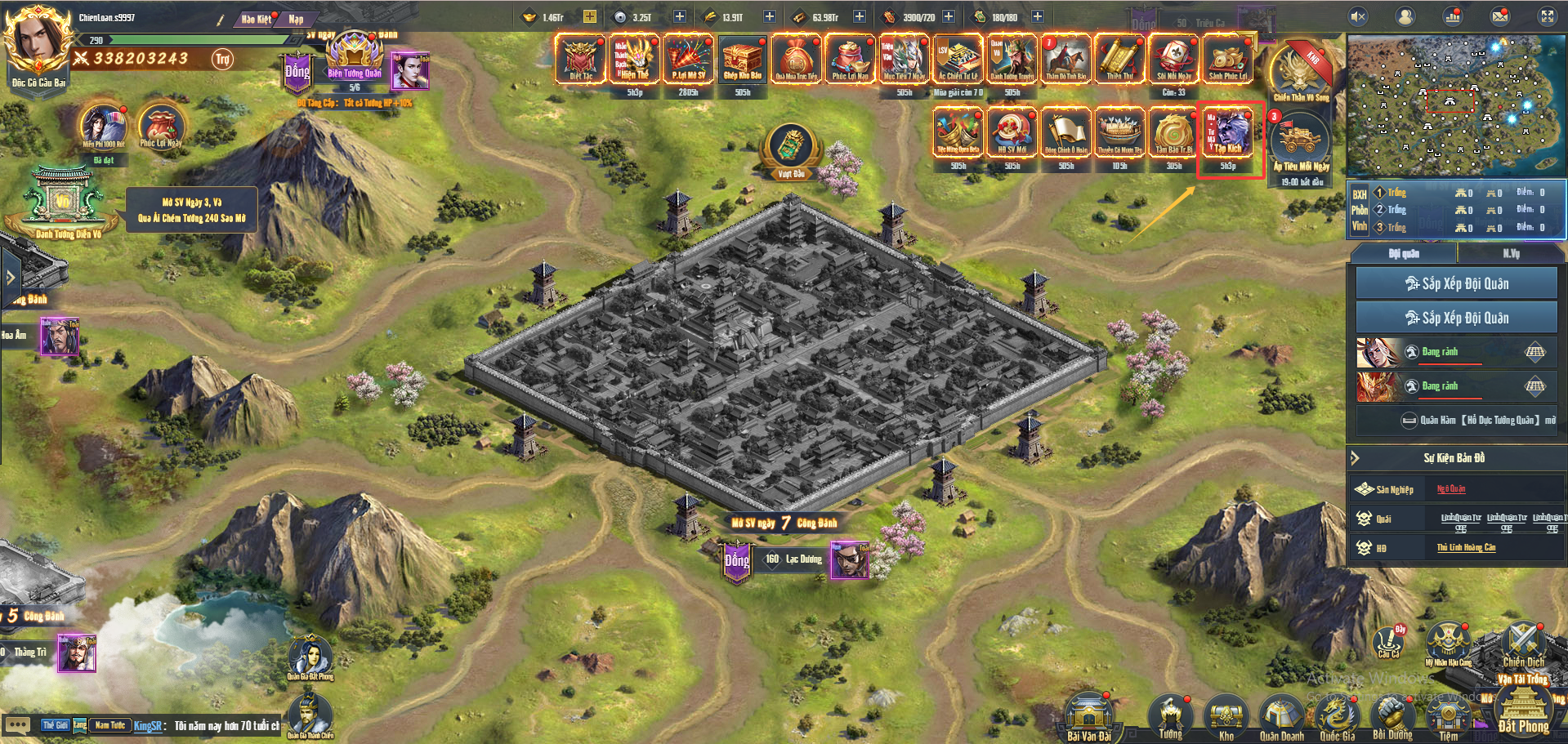Open the Tập Kích event icon
This screenshot has width=1568, height=744.
[x=1228, y=135]
